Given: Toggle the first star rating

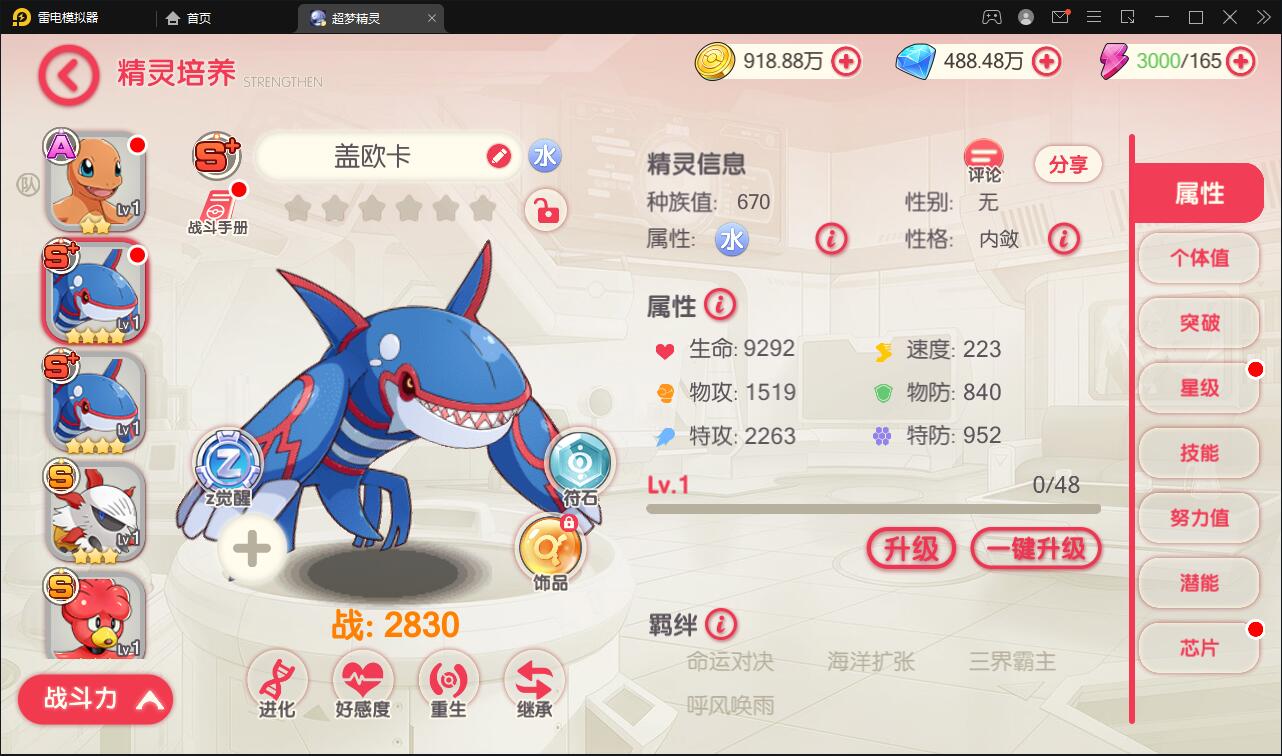Looking at the screenshot, I should tap(298, 208).
